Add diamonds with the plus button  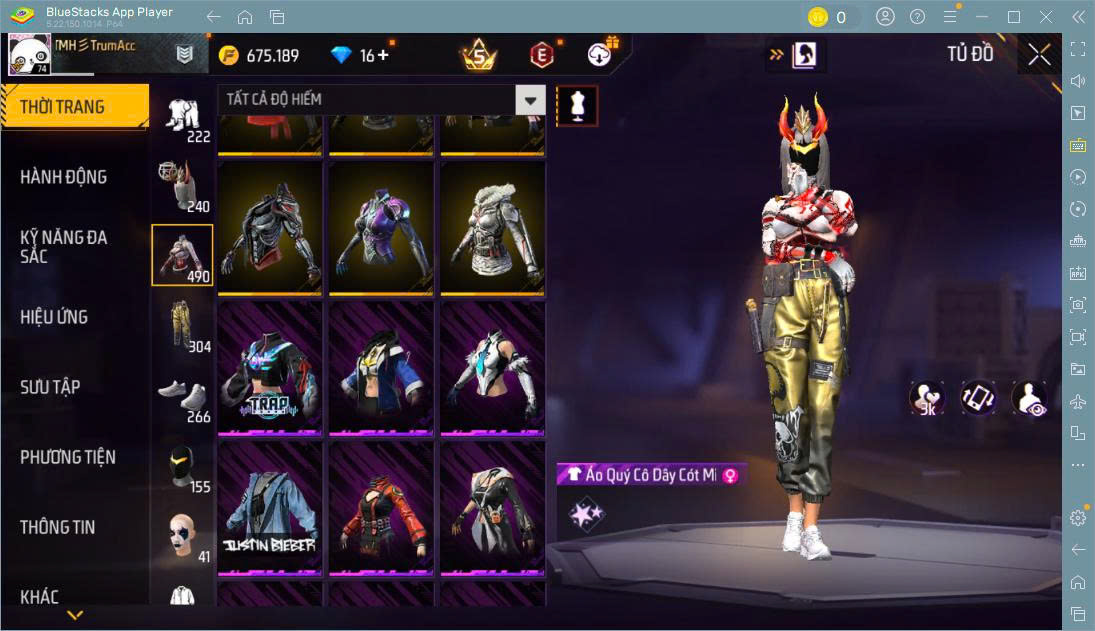coord(382,55)
